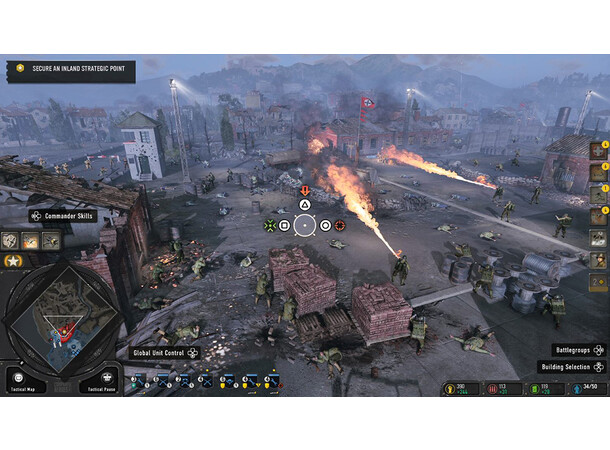Open the Battlegroups menu
The image size is (610, 450).
[579, 351]
